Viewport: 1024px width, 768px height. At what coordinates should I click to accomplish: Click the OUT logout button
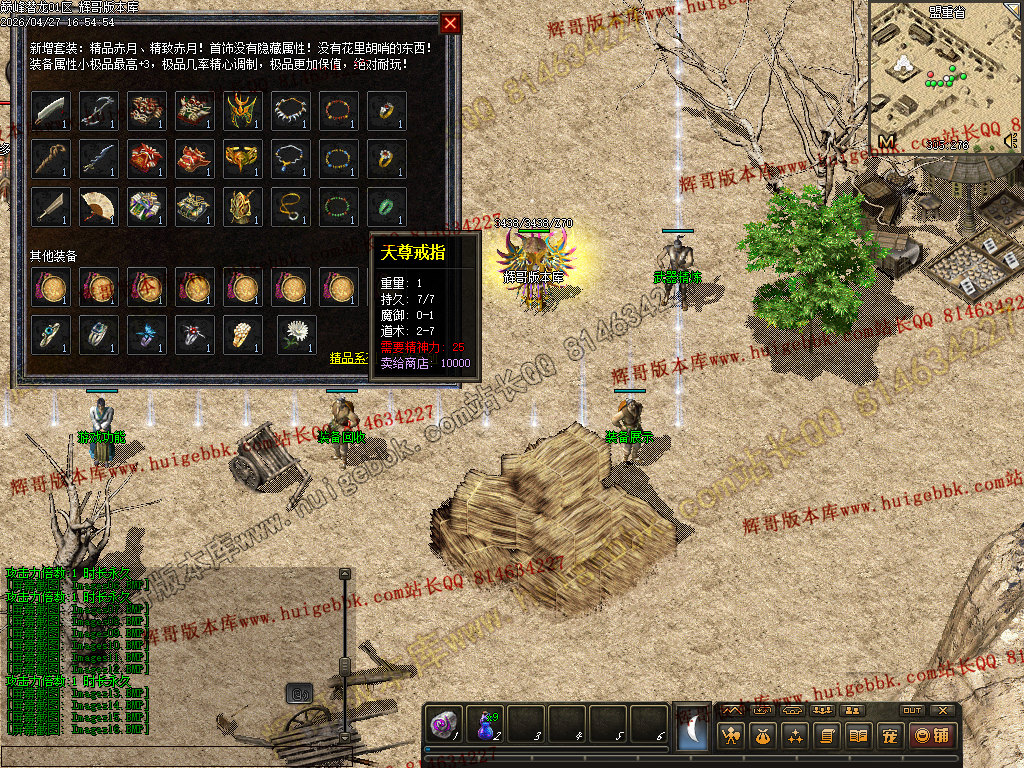click(x=911, y=710)
